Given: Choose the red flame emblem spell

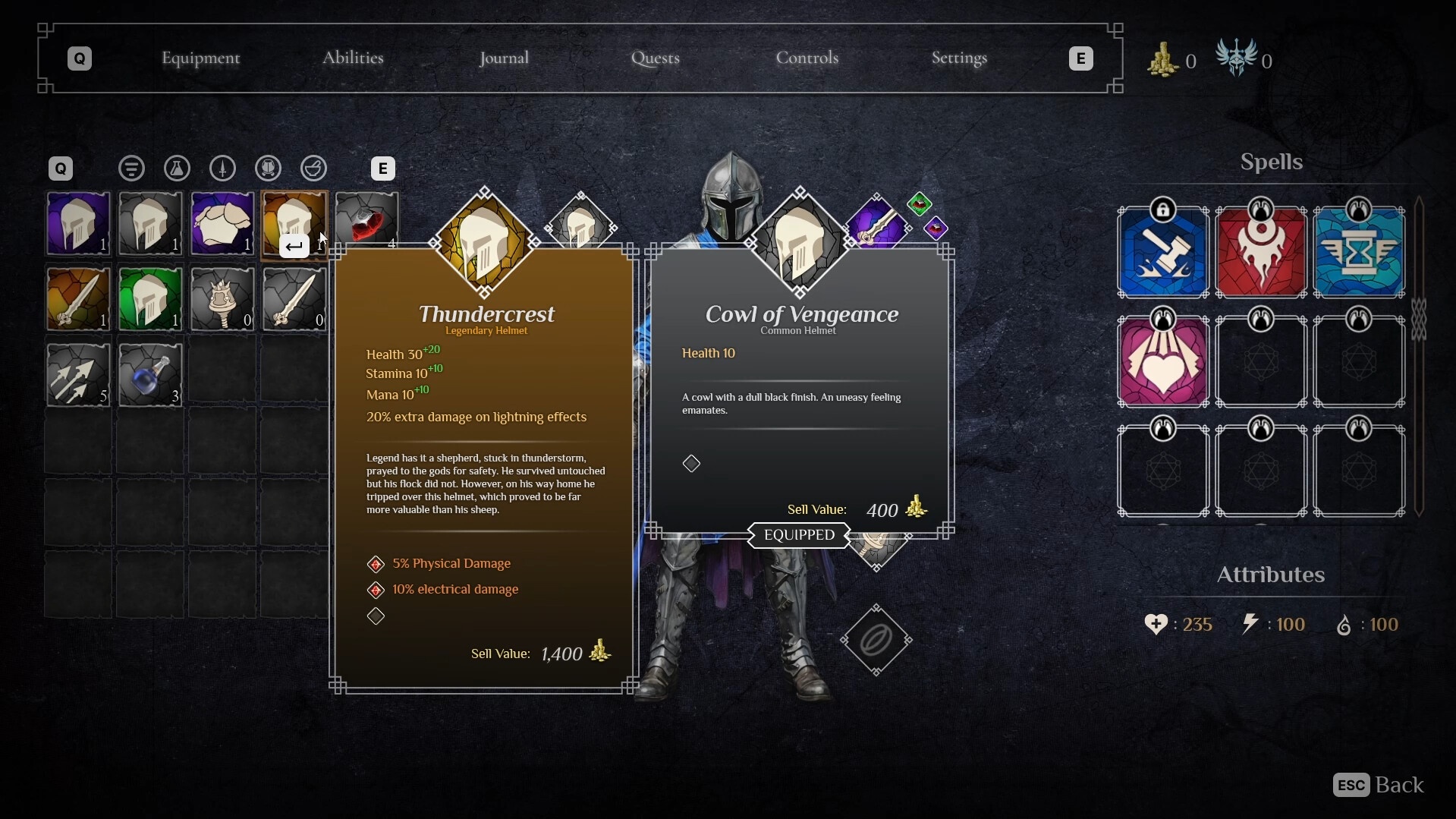Looking at the screenshot, I should point(1261,253).
